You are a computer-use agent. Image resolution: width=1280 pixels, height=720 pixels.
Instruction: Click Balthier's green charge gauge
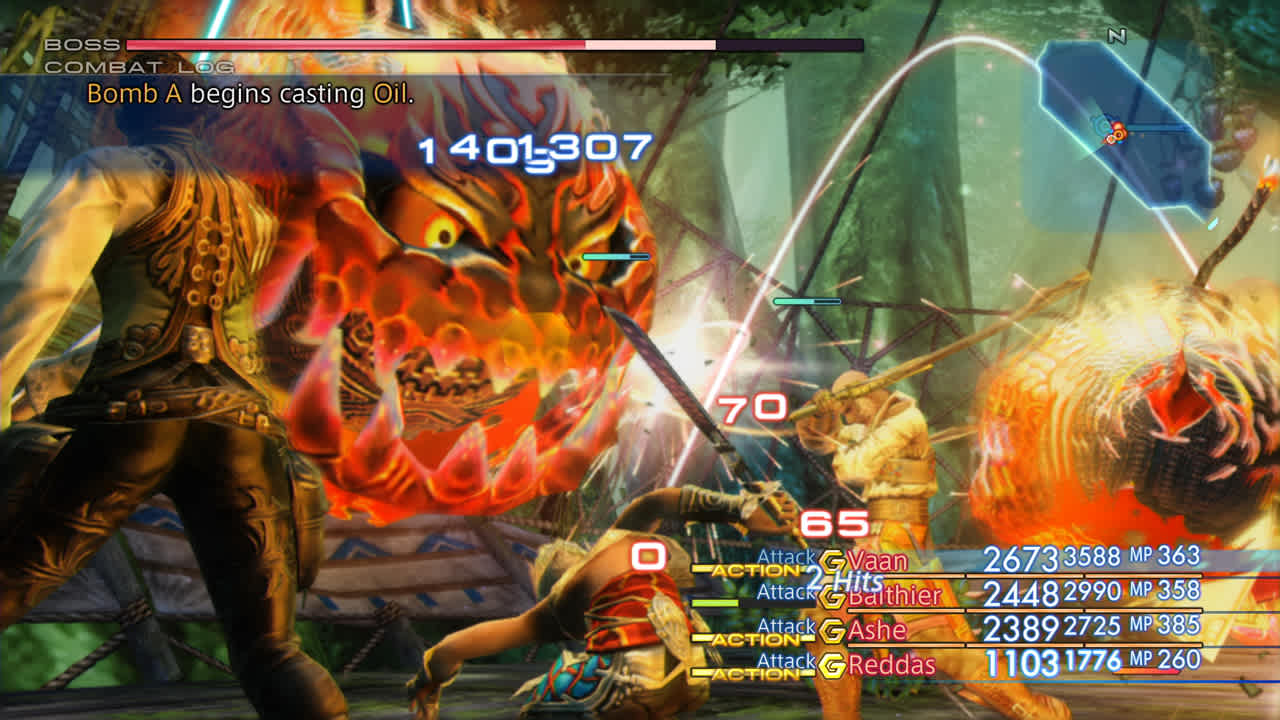(x=714, y=602)
